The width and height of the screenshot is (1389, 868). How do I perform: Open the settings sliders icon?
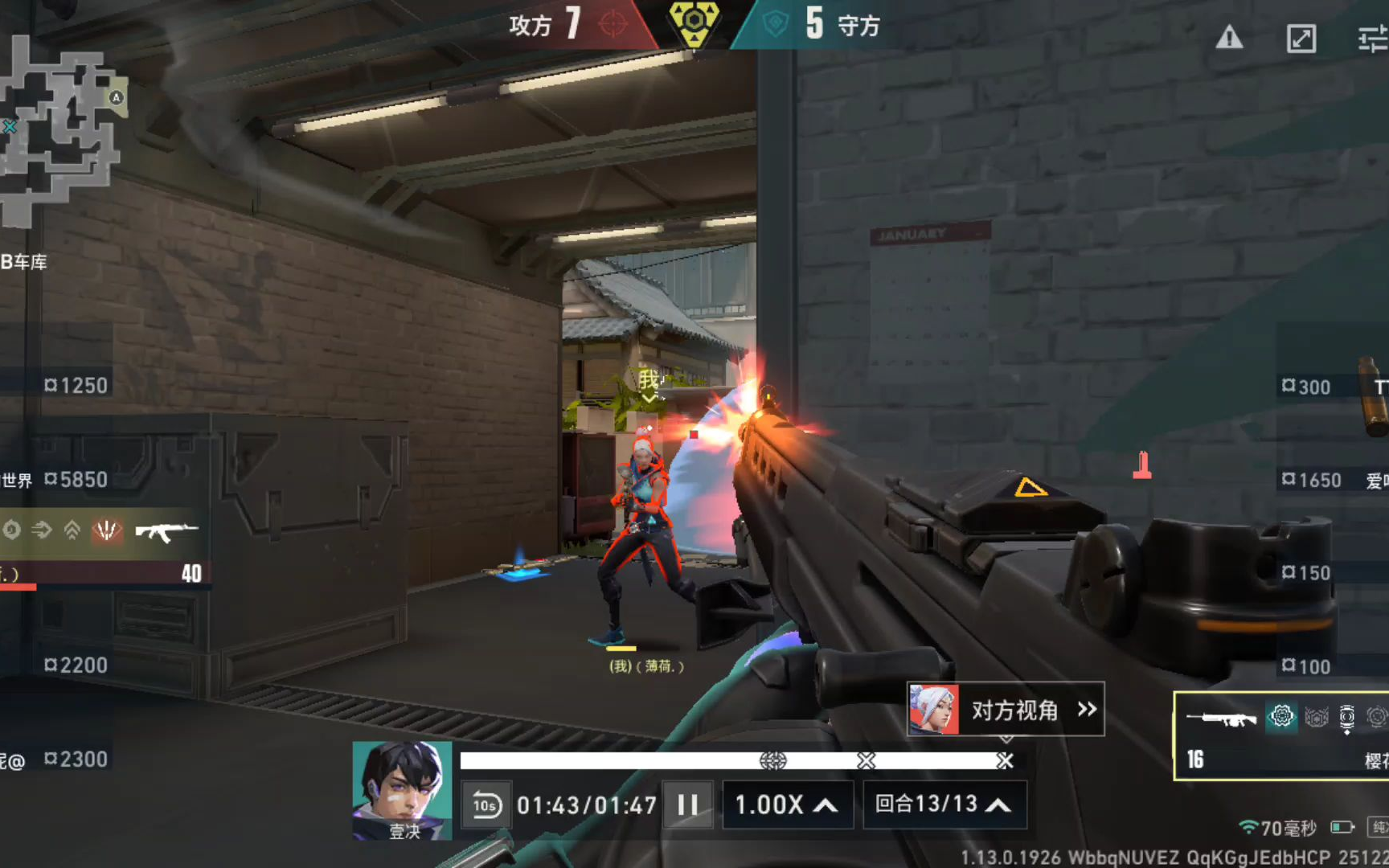coord(1372,38)
